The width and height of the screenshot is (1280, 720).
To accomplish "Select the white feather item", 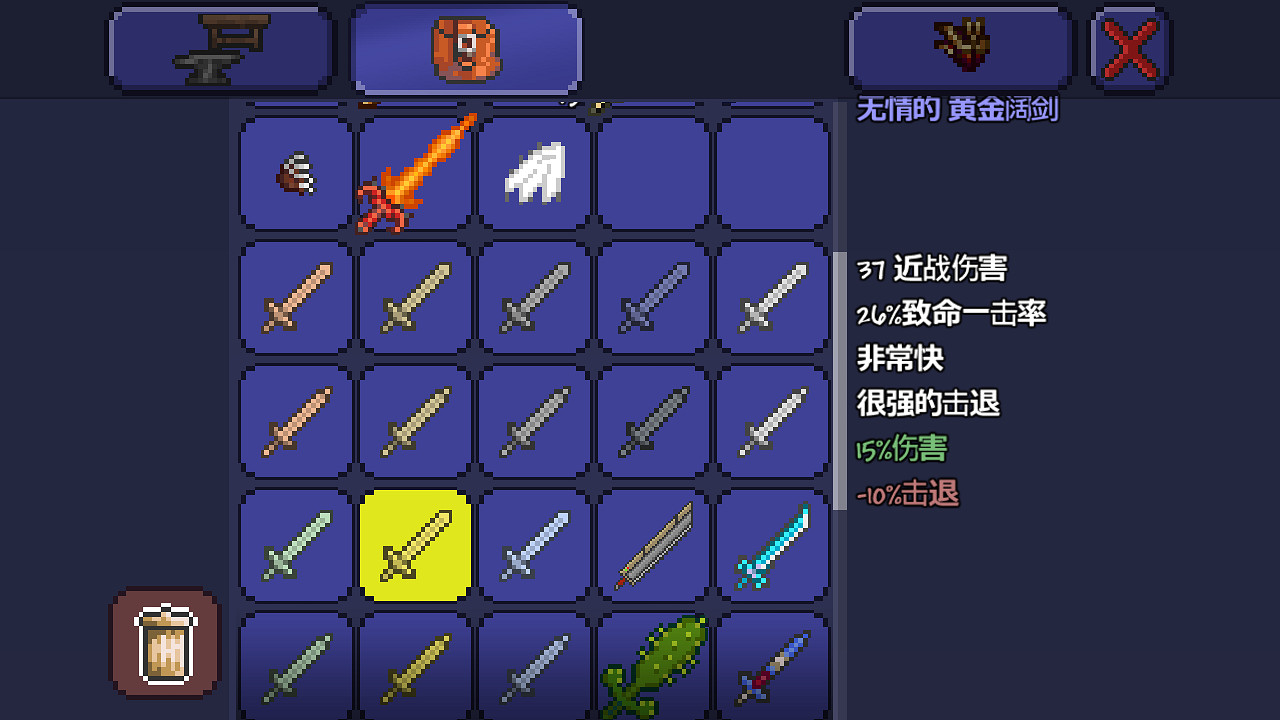I will click(533, 173).
